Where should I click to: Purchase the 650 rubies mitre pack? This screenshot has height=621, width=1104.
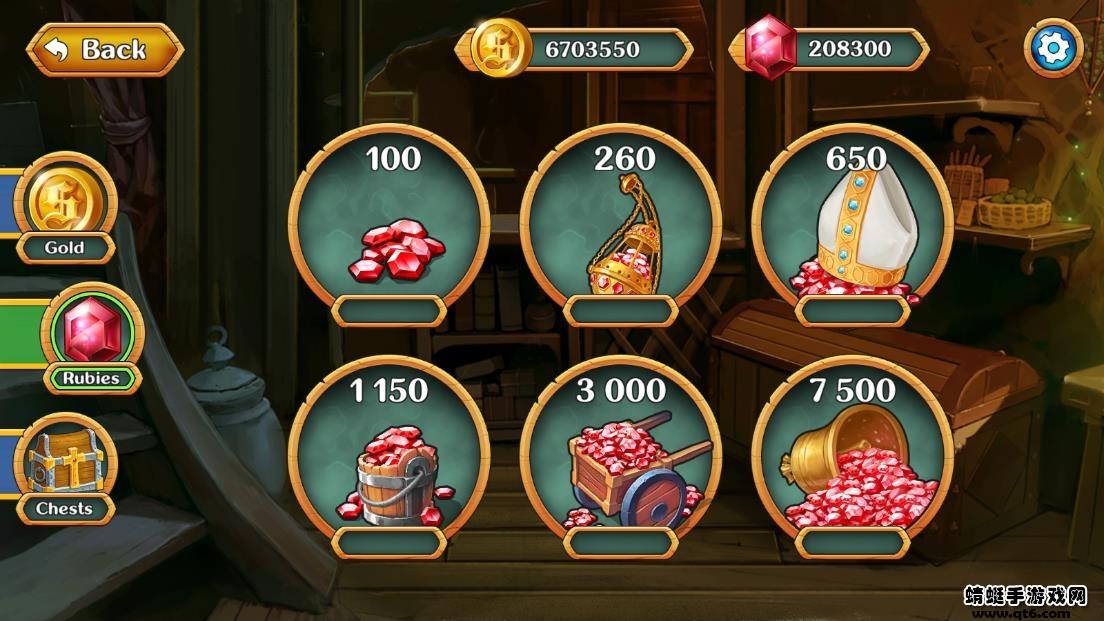(853, 232)
